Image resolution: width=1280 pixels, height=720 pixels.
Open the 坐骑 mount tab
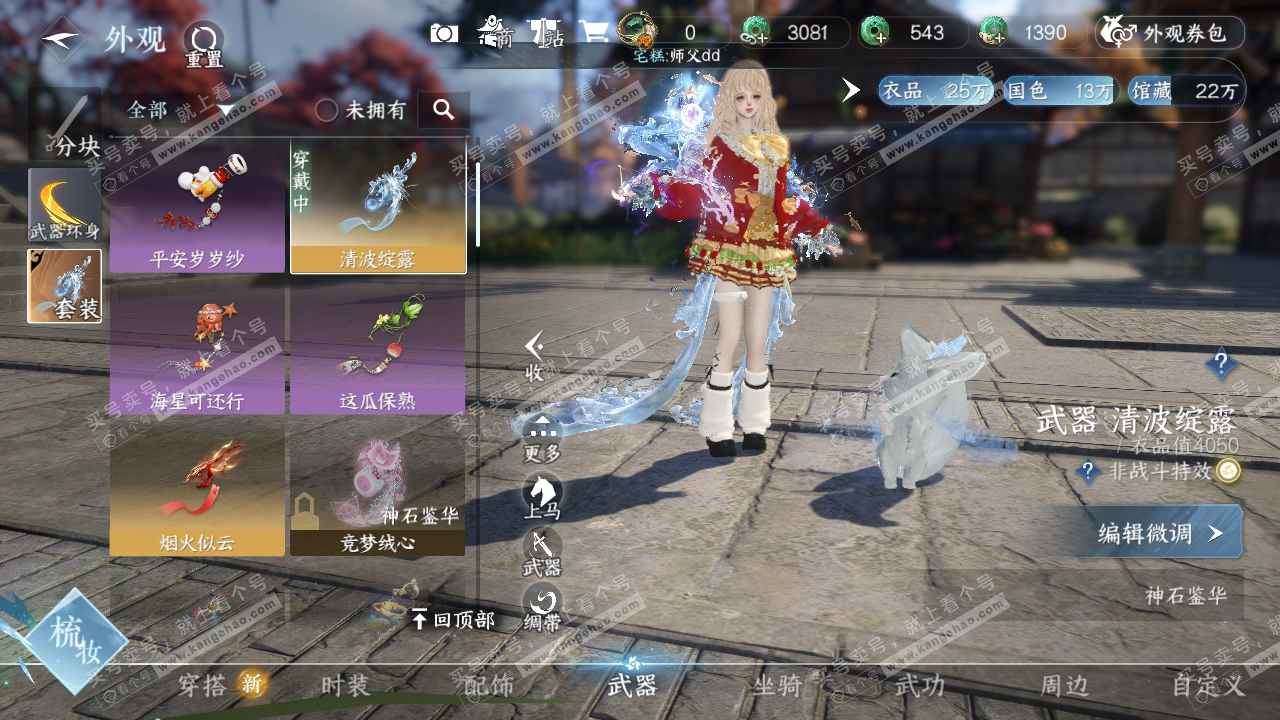point(777,686)
